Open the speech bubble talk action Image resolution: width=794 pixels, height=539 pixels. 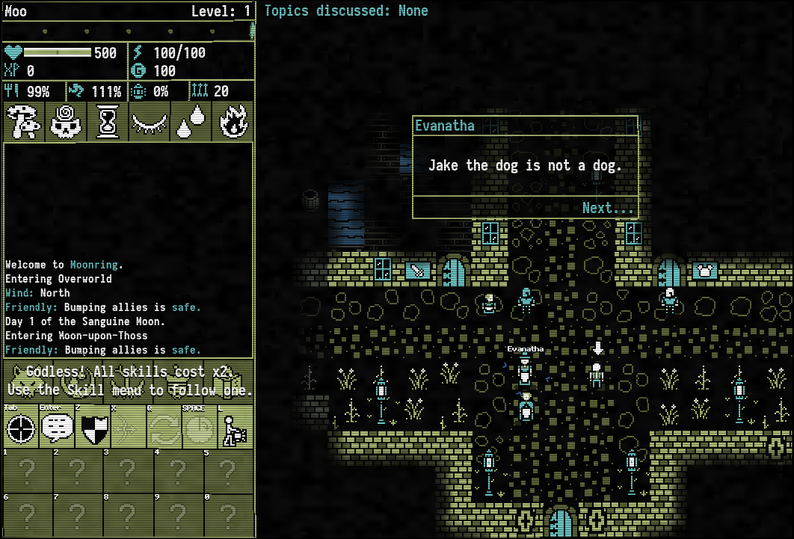tap(58, 429)
